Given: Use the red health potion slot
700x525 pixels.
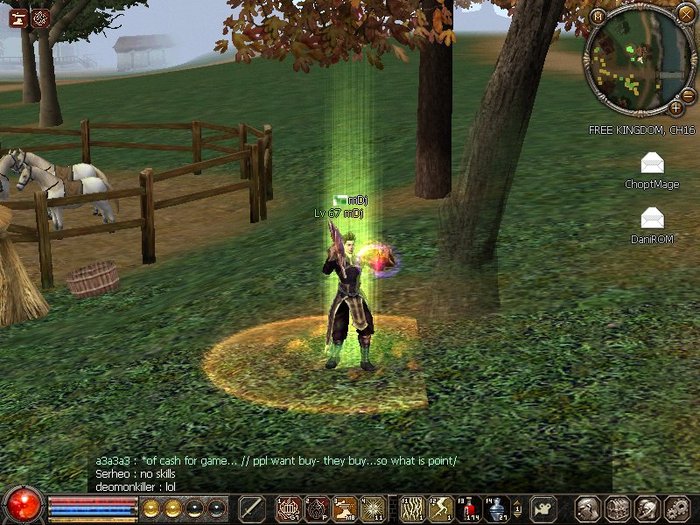Looking at the screenshot, I should pyautogui.click(x=469, y=508).
